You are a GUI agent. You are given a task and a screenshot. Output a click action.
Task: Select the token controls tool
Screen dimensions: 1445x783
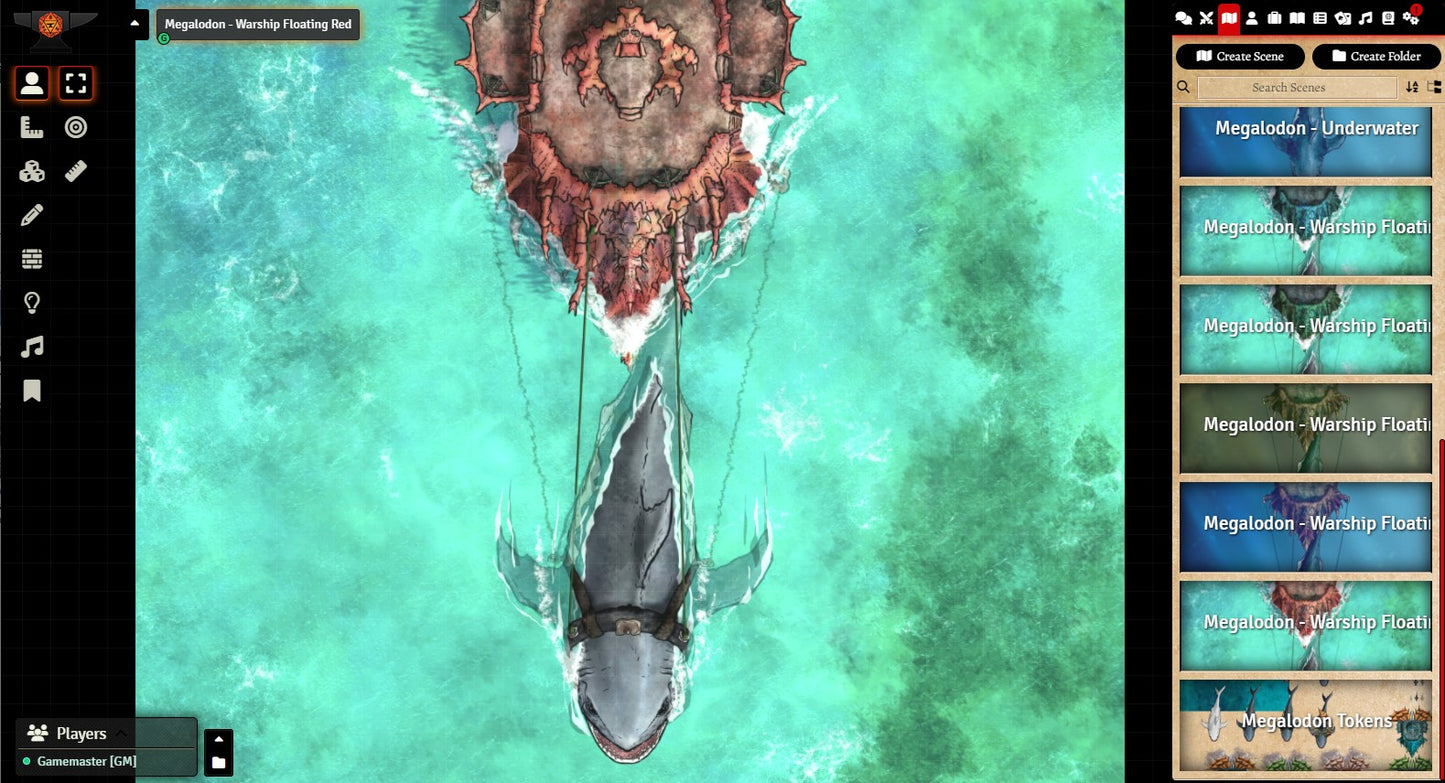32,84
